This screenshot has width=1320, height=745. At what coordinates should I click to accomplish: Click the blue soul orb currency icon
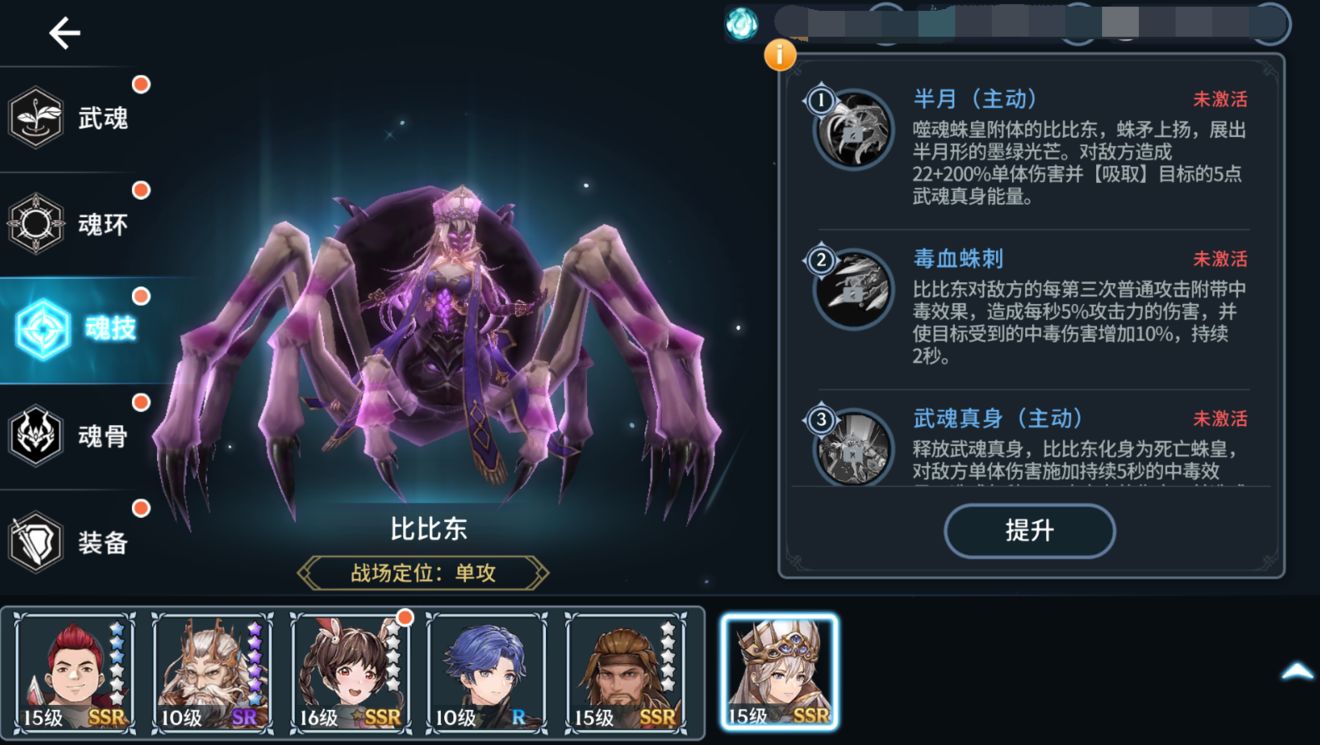[741, 22]
